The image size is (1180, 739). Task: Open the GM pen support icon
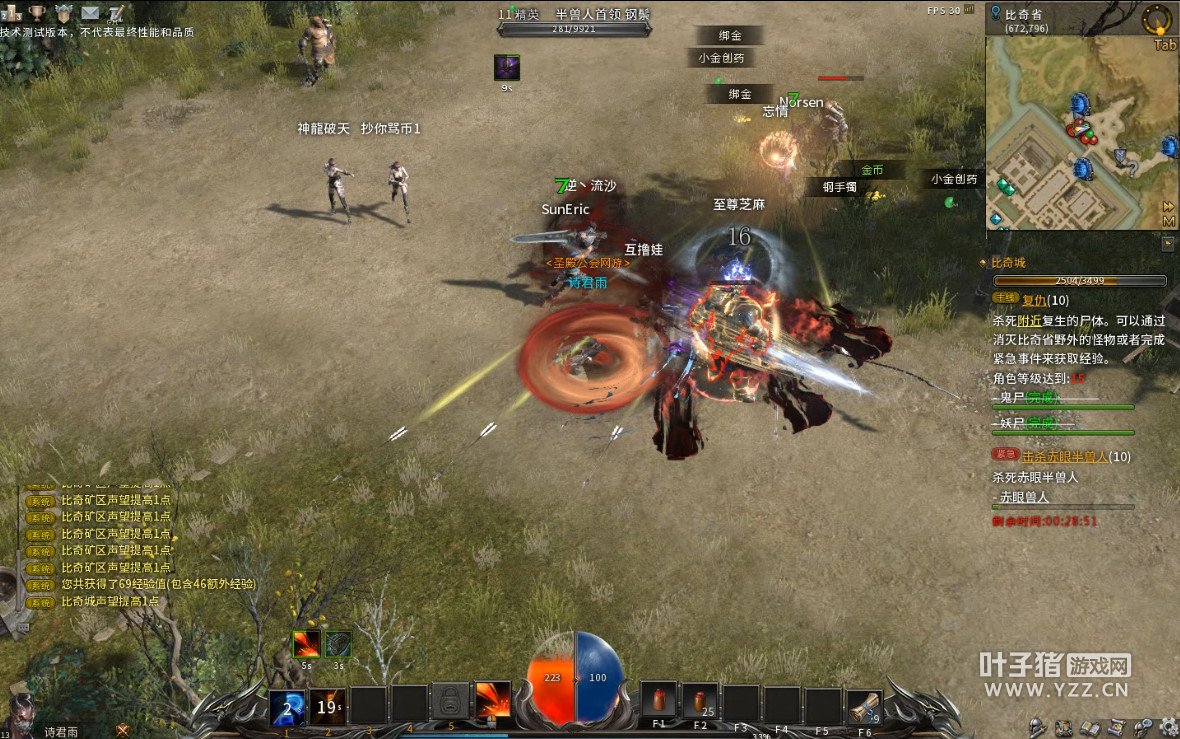click(116, 14)
